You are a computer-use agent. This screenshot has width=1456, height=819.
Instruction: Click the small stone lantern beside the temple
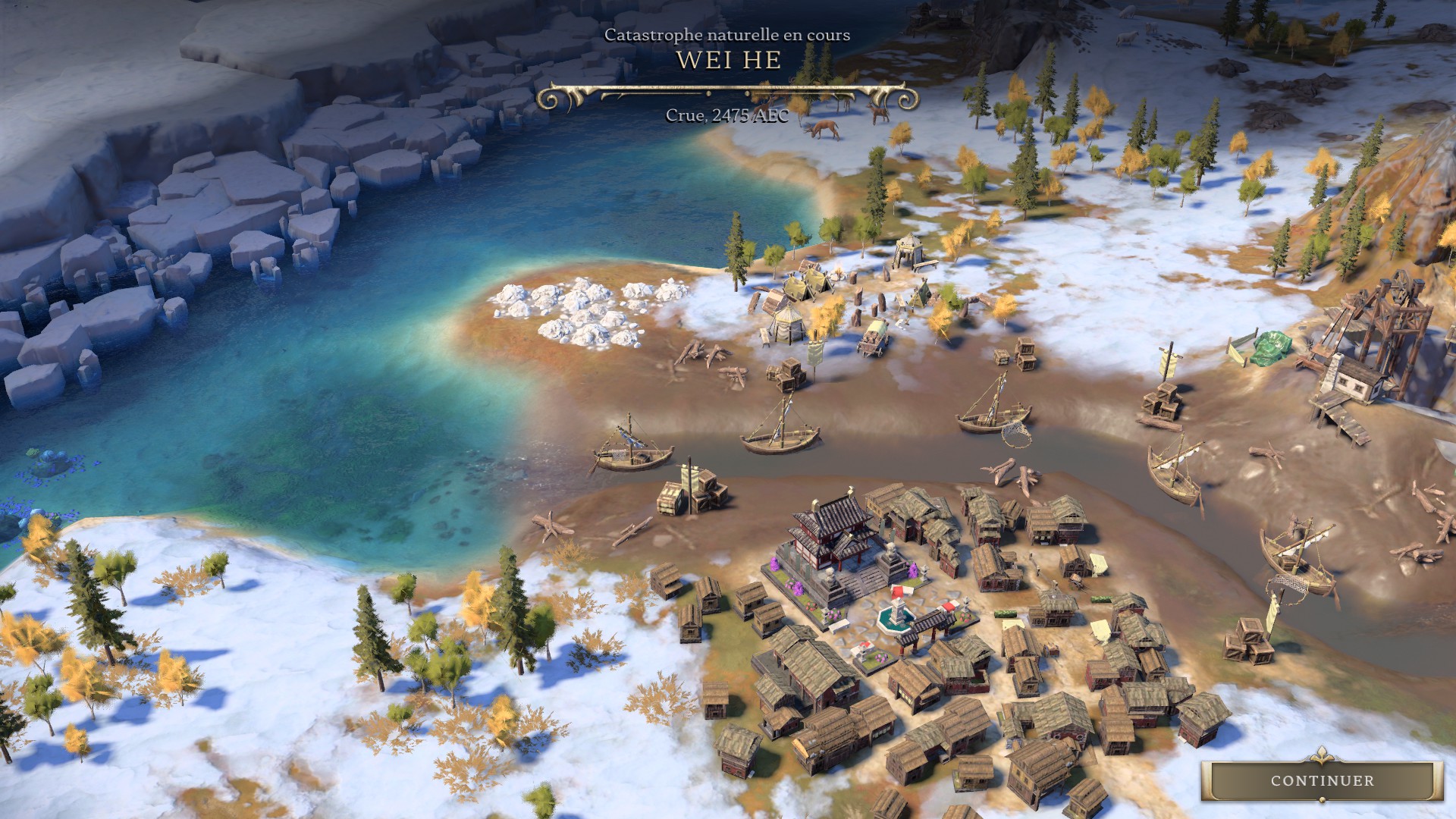click(925, 572)
